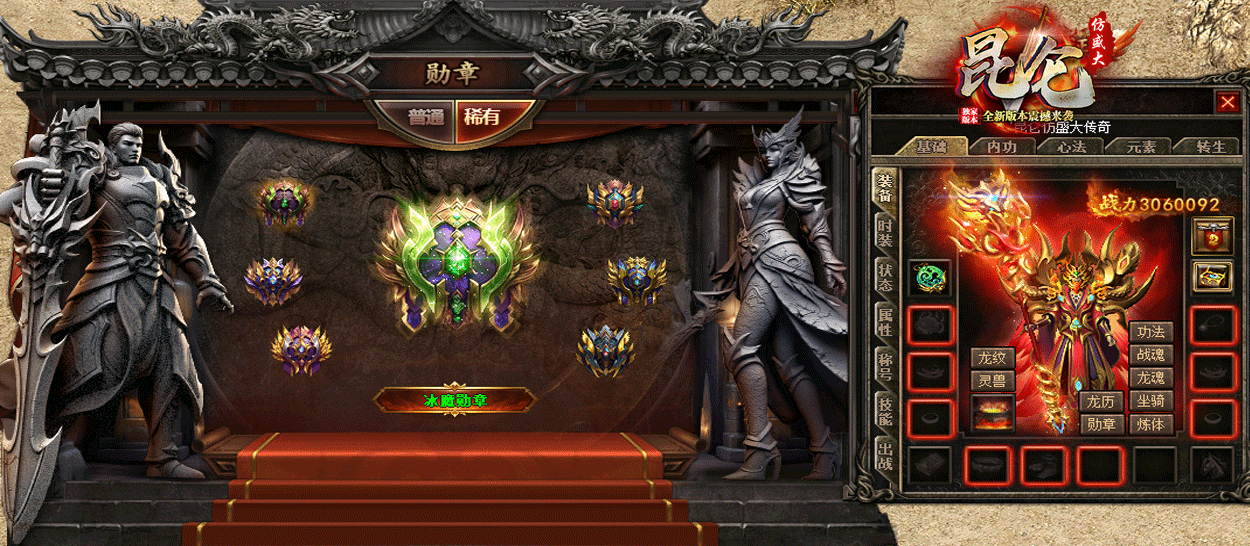
Task: Pick the pink-and-gold winged medal
Action: (x=301, y=350)
